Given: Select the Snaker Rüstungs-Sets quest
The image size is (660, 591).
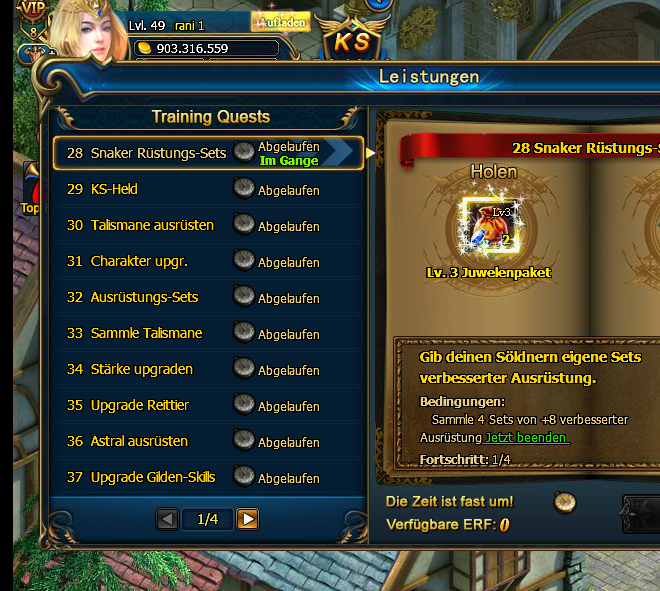Looking at the screenshot, I should point(158,153).
